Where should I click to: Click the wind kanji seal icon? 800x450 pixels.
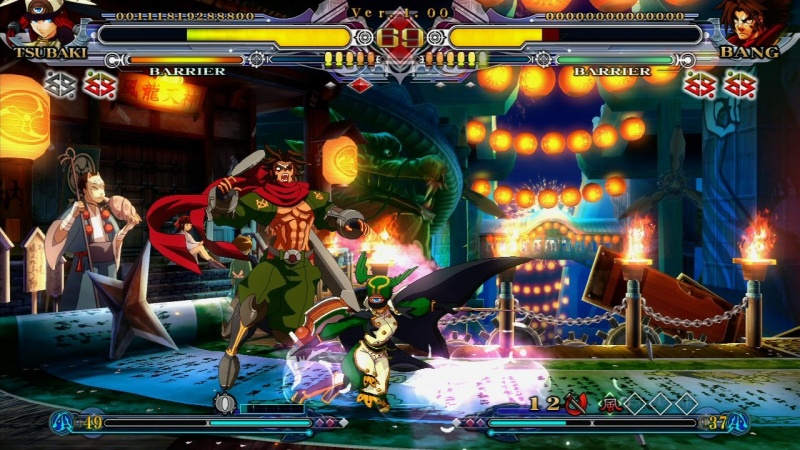tap(608, 404)
